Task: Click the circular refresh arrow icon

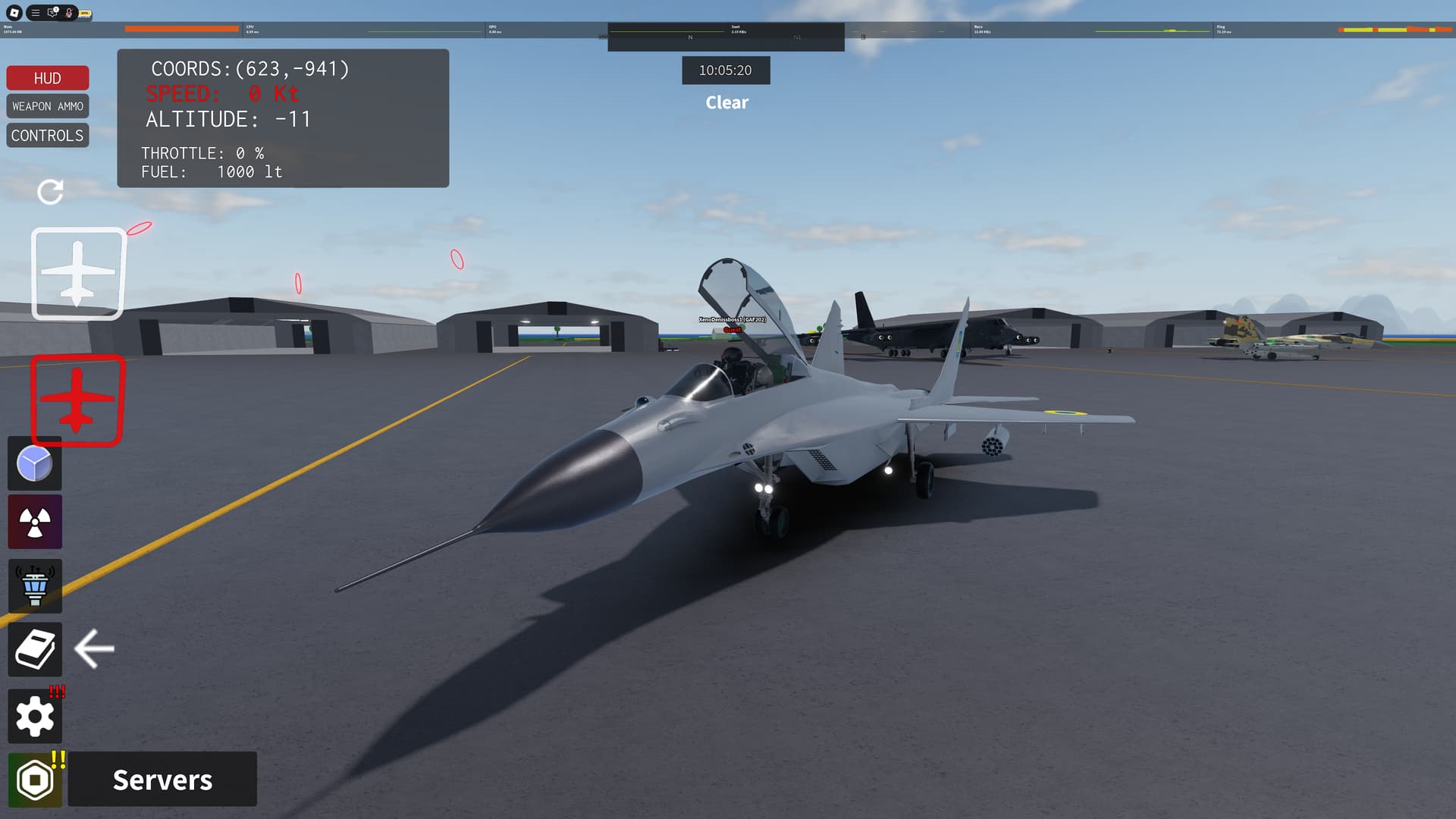Action: tap(50, 192)
